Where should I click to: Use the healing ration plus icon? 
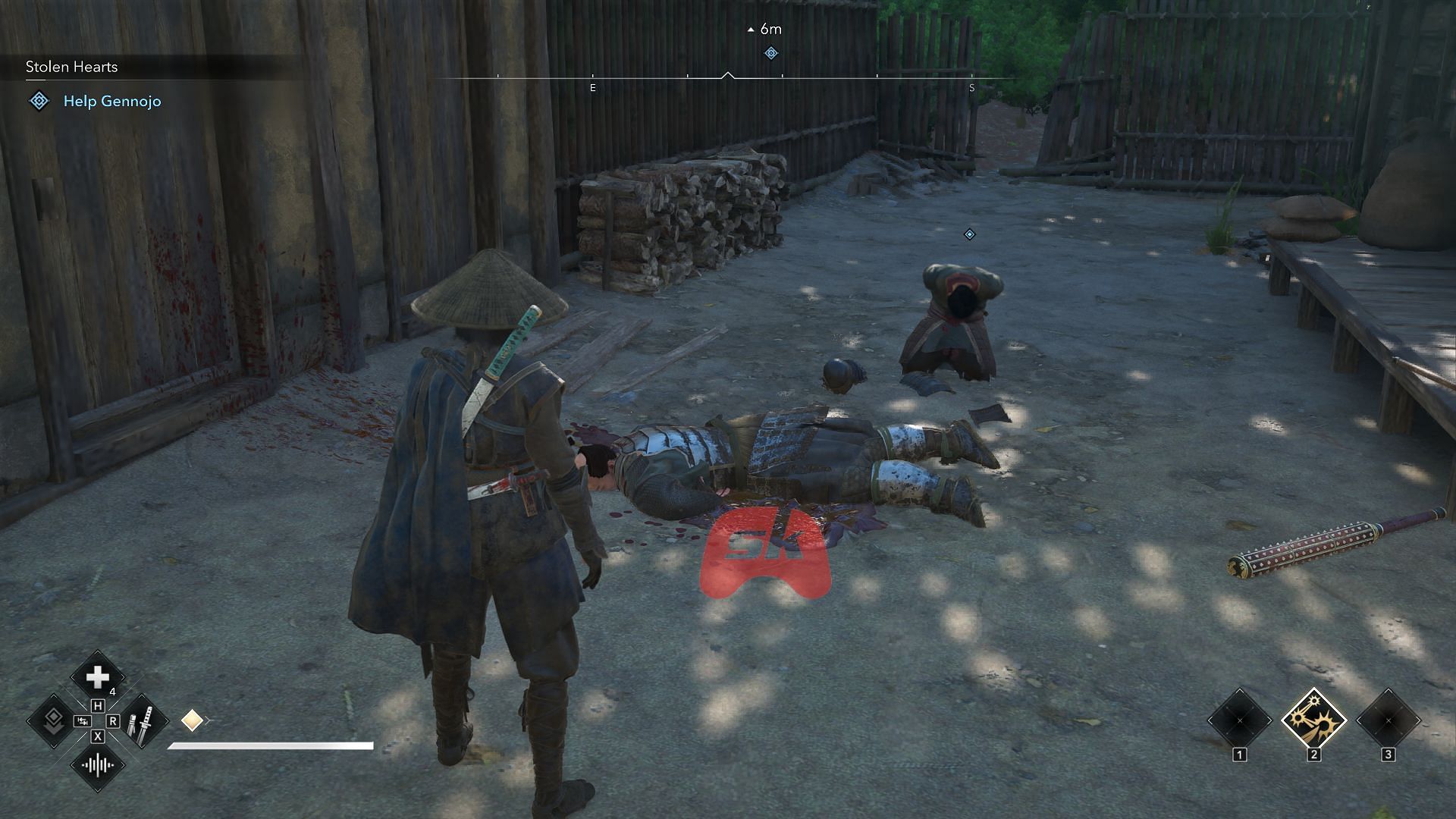tap(97, 676)
